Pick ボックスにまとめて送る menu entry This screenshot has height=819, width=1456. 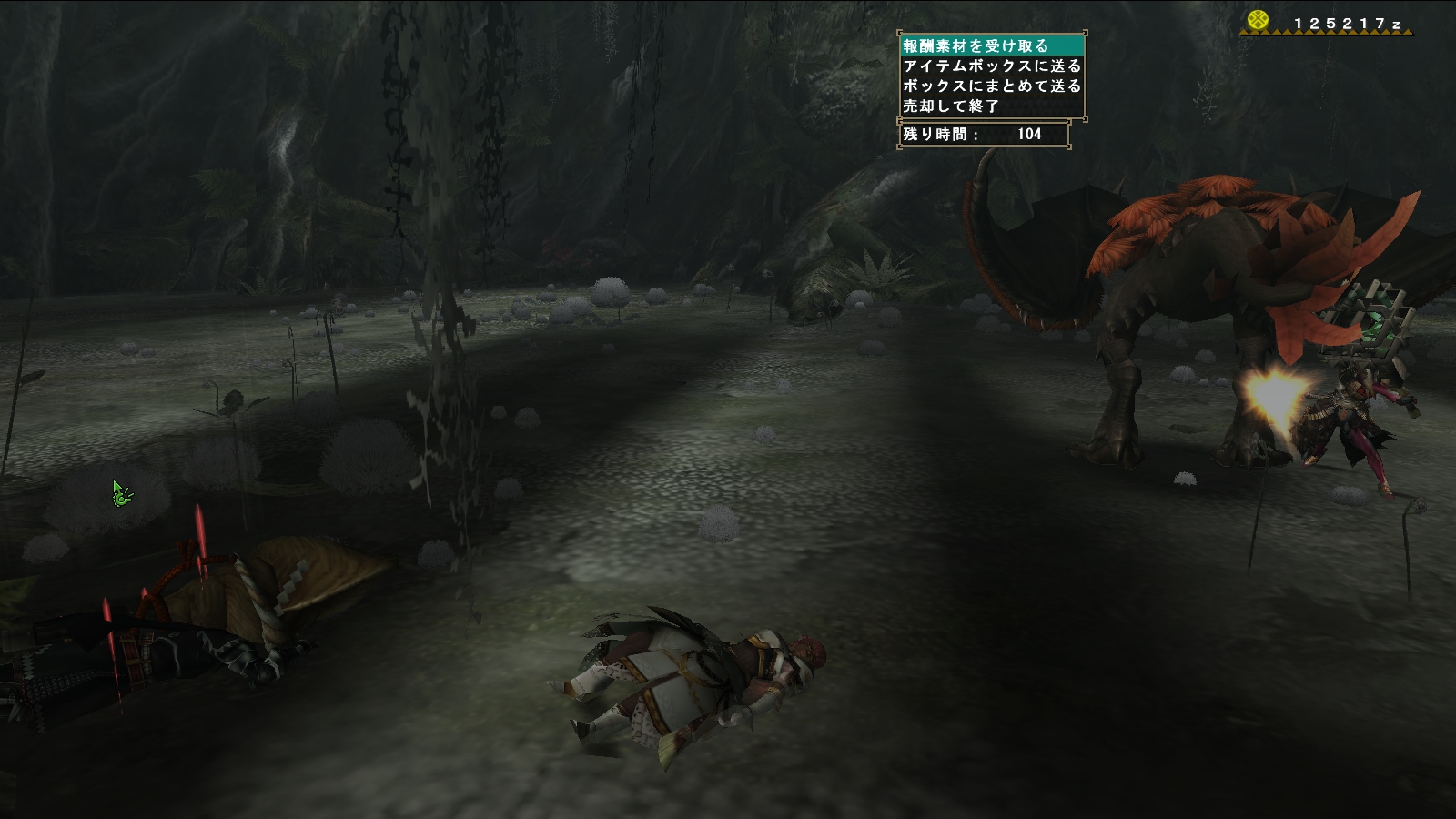pyautogui.click(x=991, y=86)
